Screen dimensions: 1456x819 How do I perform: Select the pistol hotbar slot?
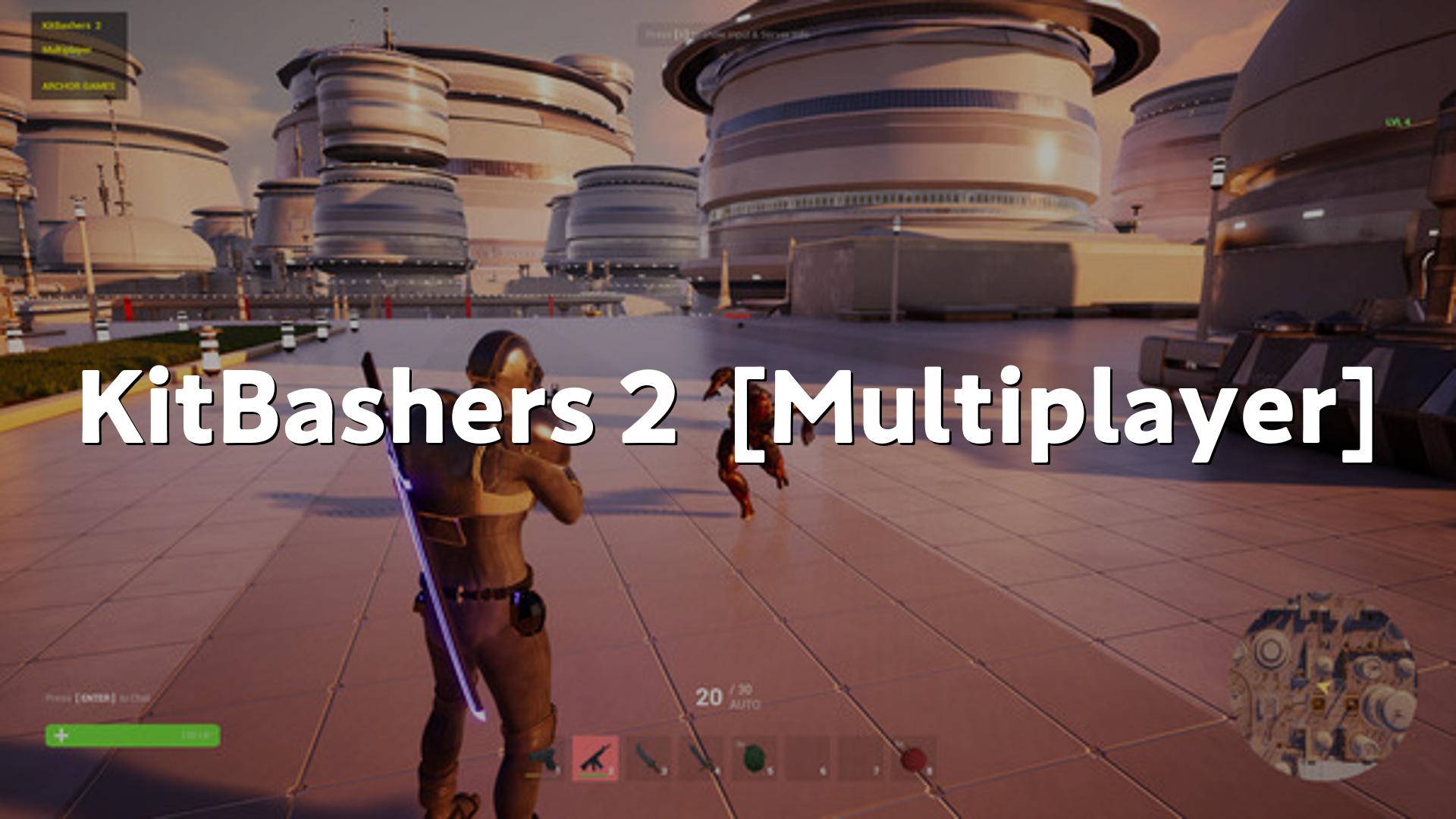(x=542, y=758)
